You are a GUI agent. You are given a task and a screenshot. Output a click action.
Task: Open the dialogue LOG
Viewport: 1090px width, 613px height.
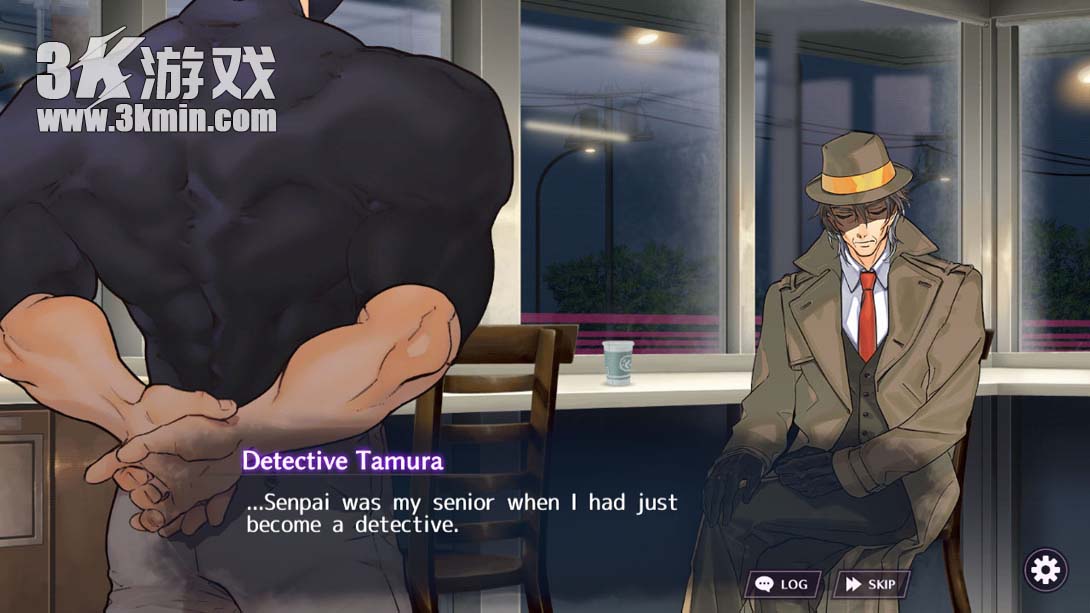782,584
